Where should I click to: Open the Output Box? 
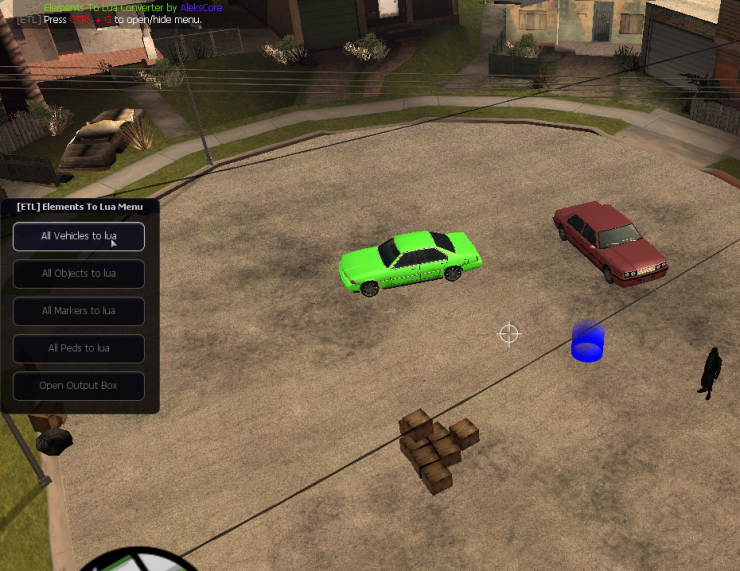pos(78,385)
